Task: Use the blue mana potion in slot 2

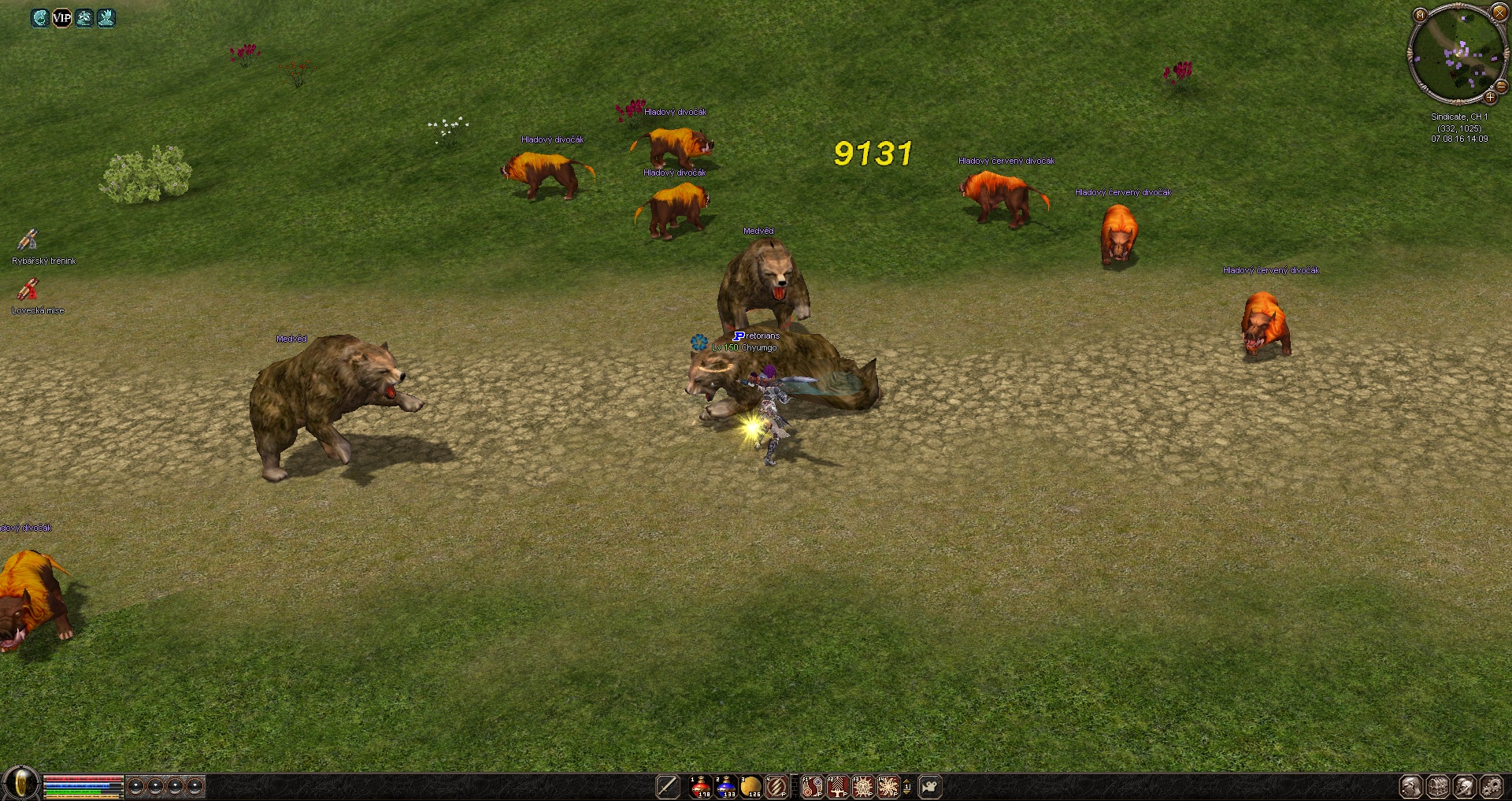Action: 725,786
